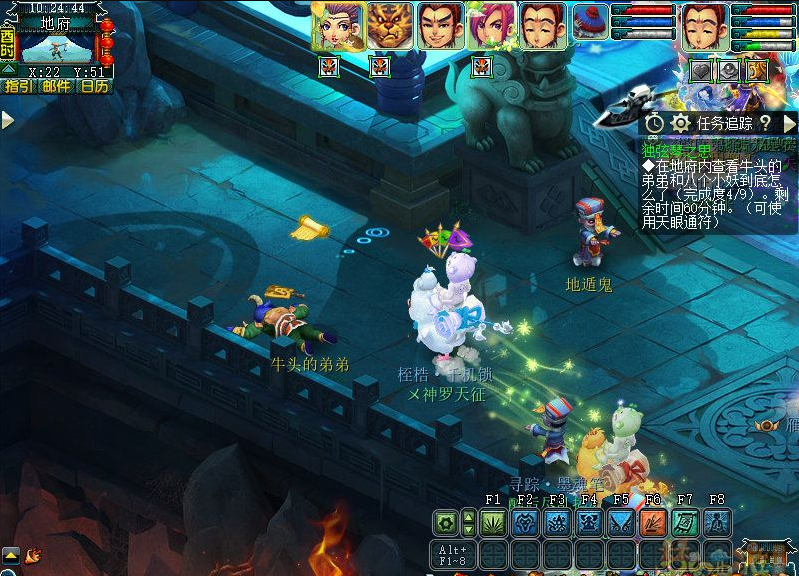The height and width of the screenshot is (576, 799).
Task: Open the quest tracker question mark help
Action: 765,122
